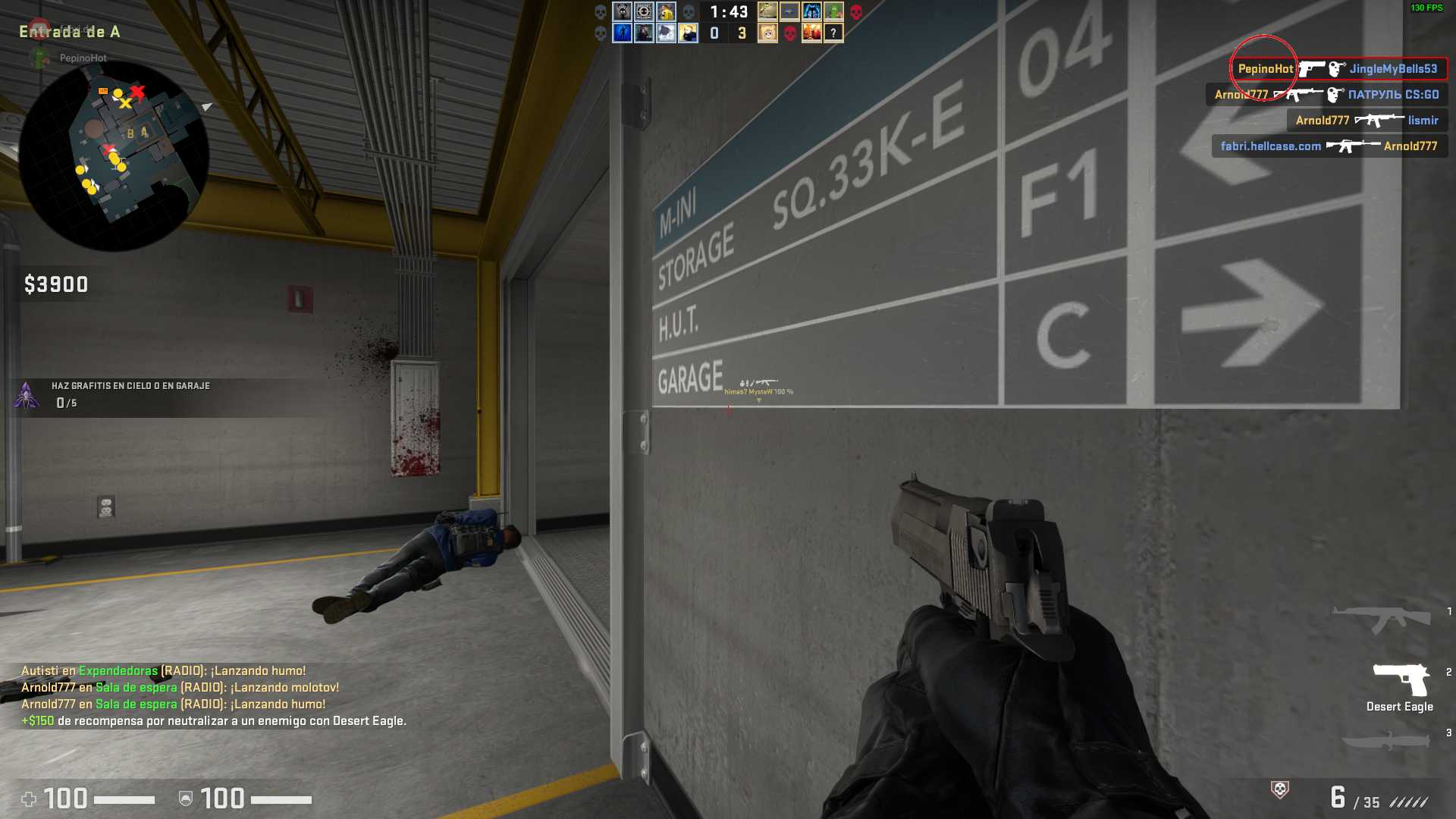
Task: Select the Desert Eagle weapon slot
Action: [x=1400, y=686]
